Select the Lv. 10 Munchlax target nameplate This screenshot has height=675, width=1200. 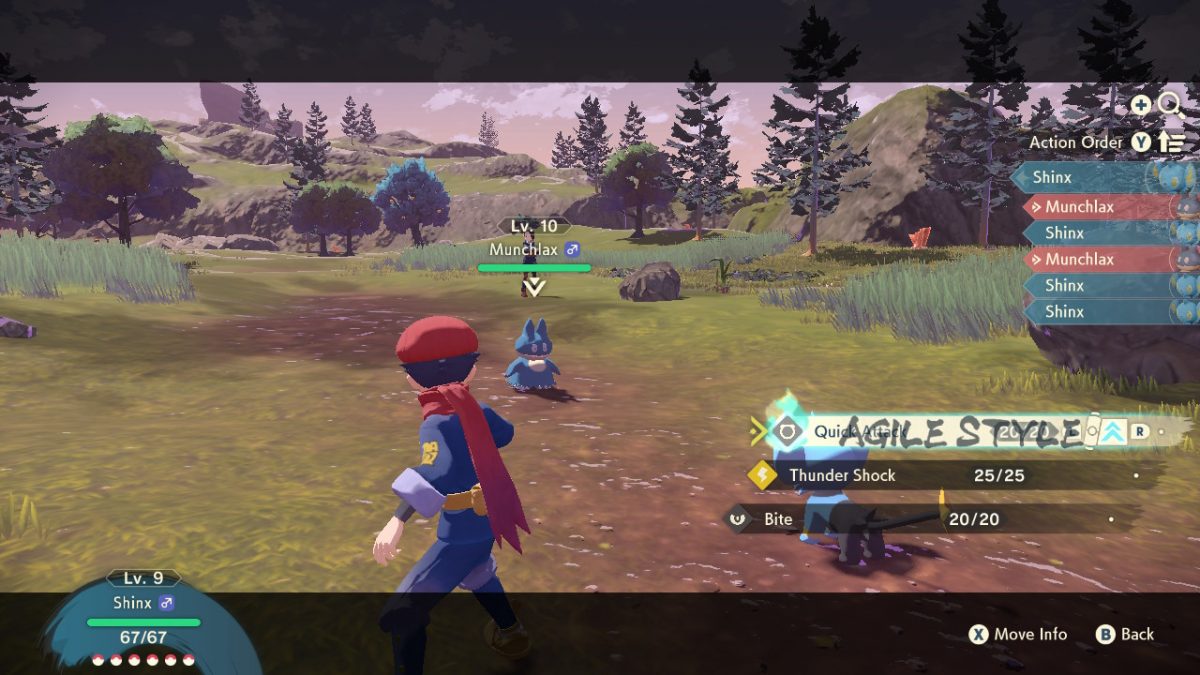click(x=534, y=249)
